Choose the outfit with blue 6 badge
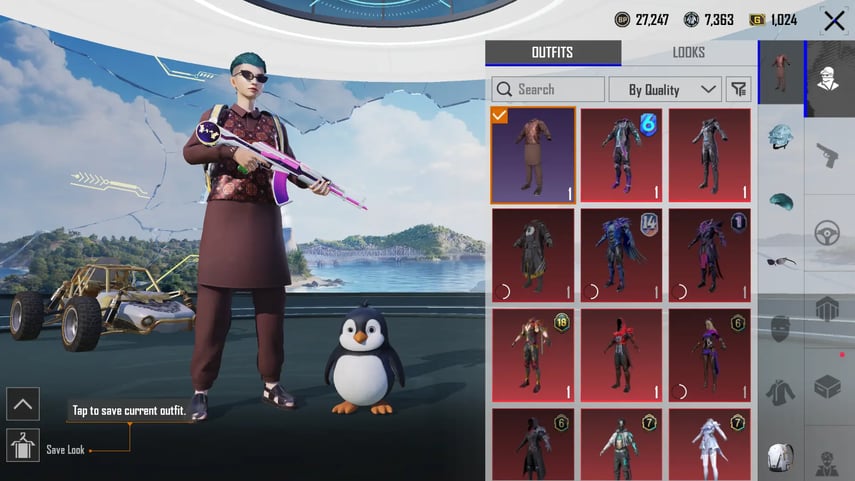The height and width of the screenshot is (481, 855). [621, 155]
